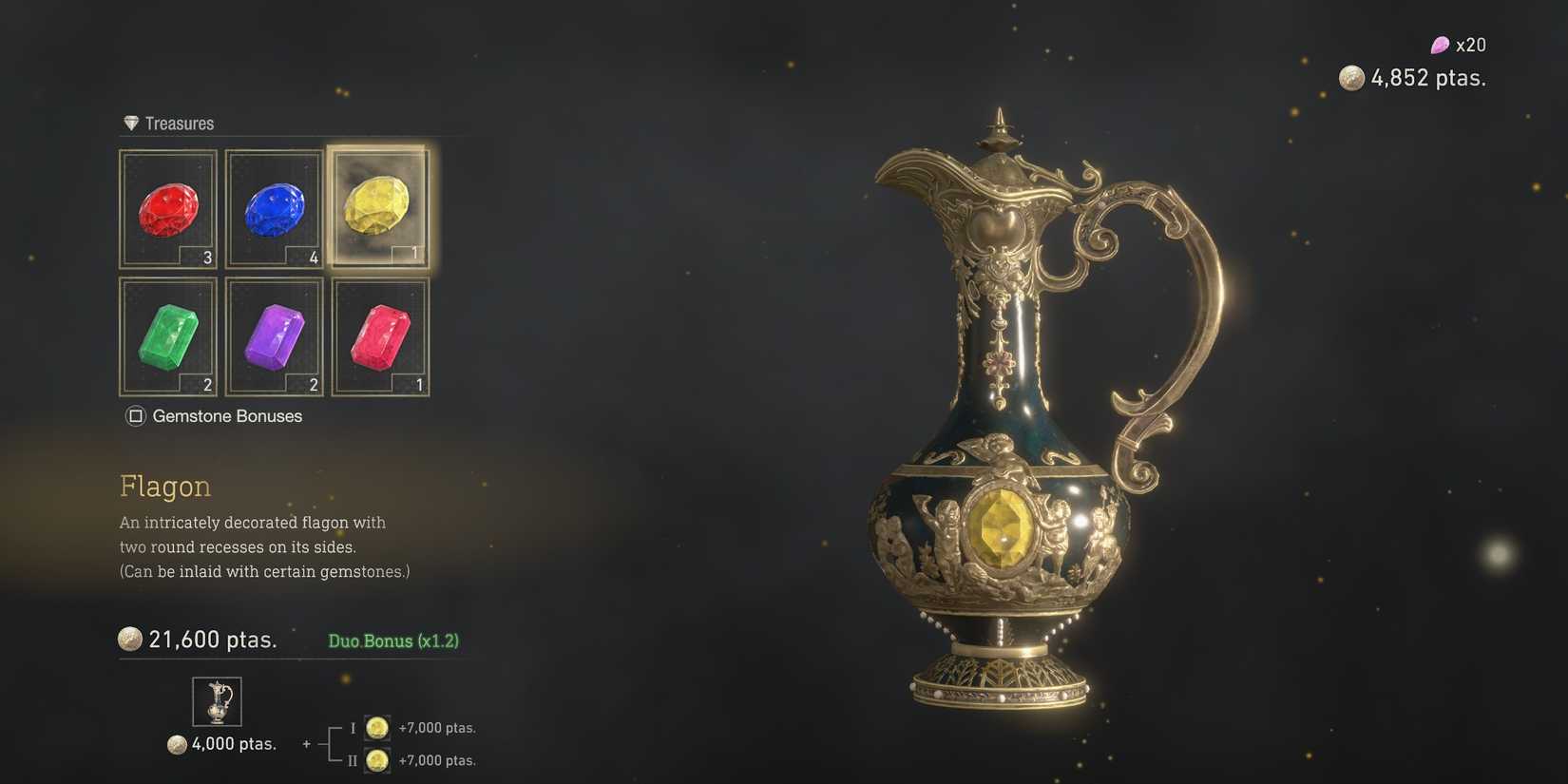The height and width of the screenshot is (784, 1568).
Task: Select inlay slot II on the flagon
Action: 376,760
